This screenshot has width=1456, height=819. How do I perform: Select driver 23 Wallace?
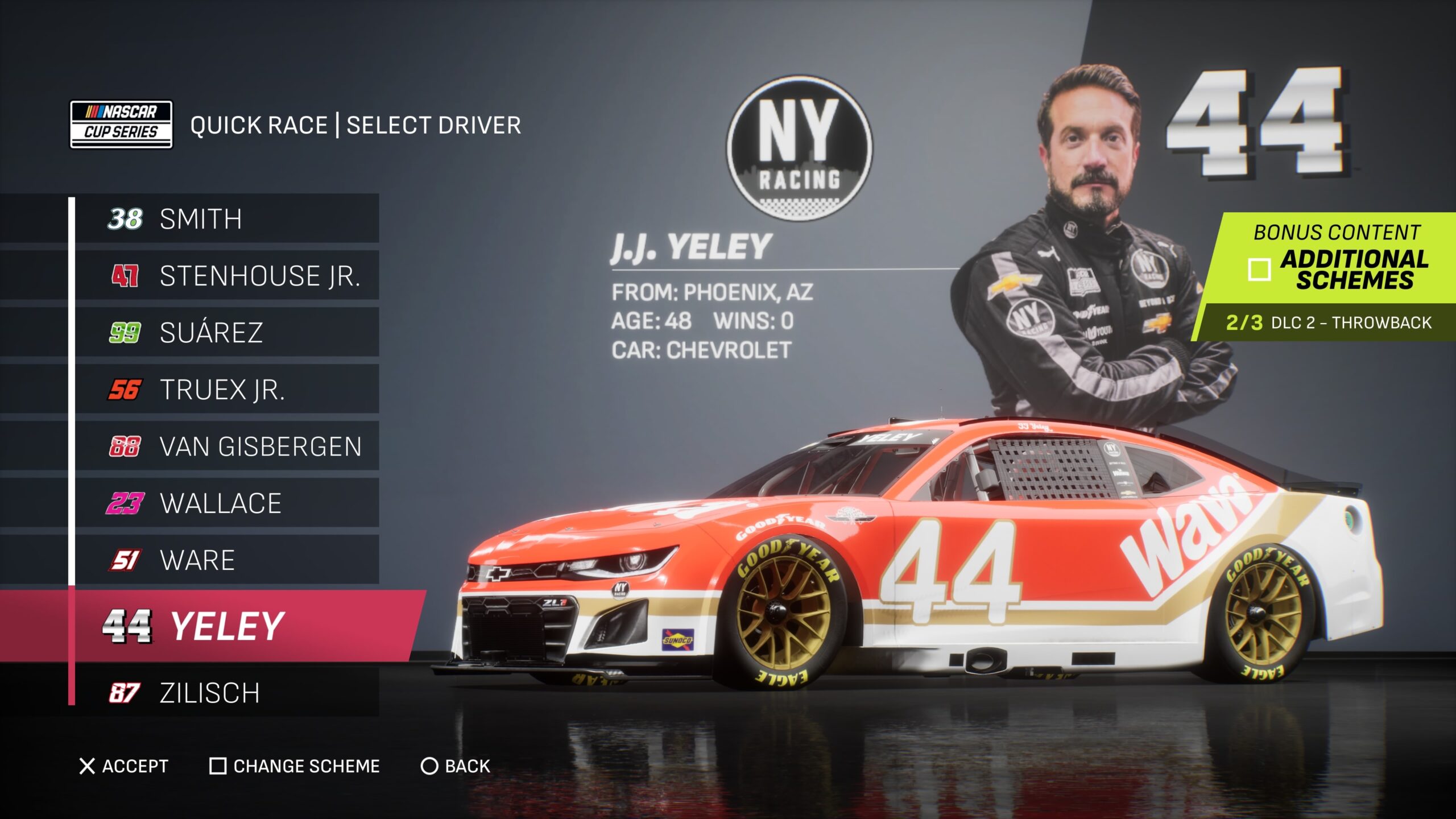pyautogui.click(x=226, y=503)
